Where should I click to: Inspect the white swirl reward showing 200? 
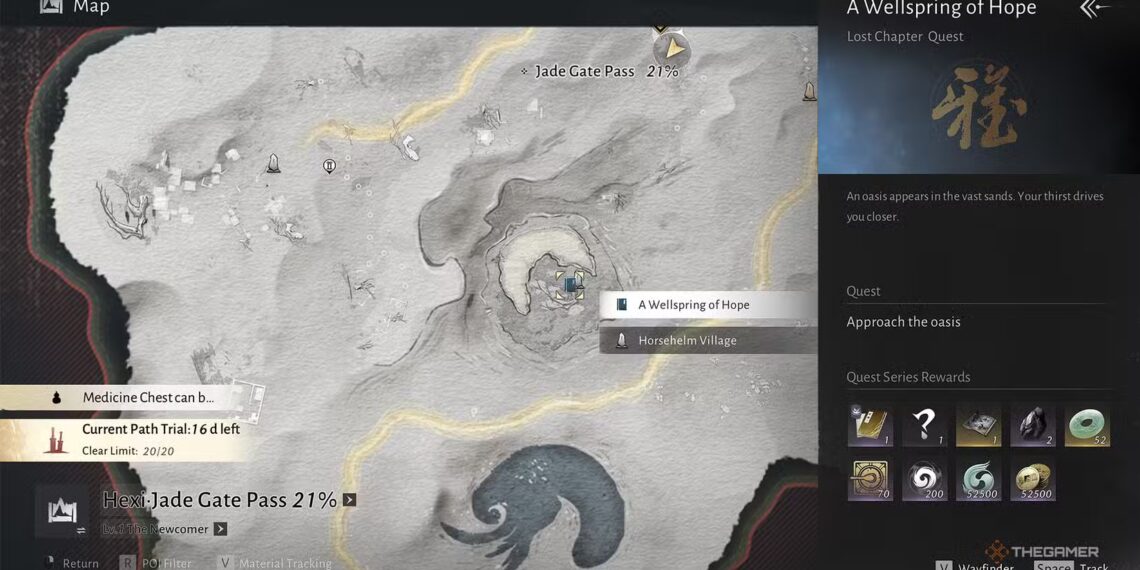click(924, 480)
